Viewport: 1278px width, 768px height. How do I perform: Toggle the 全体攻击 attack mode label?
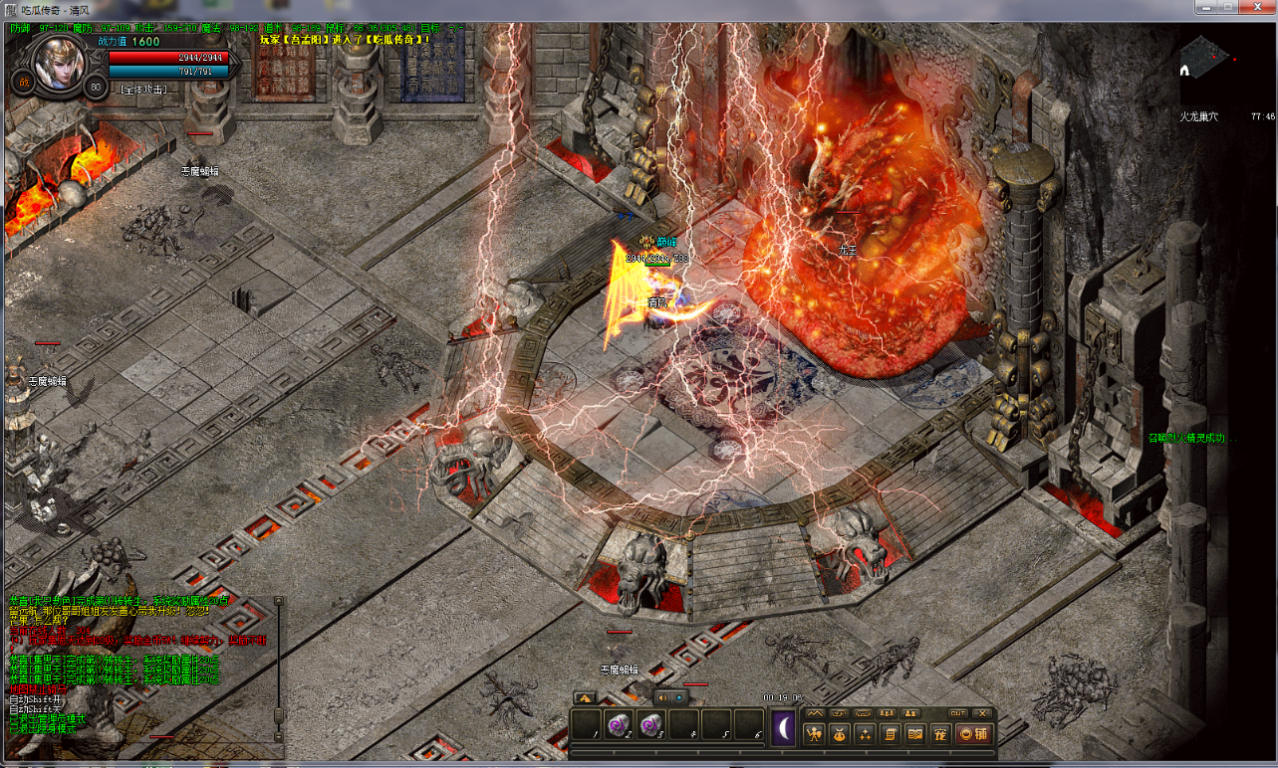pyautogui.click(x=142, y=89)
